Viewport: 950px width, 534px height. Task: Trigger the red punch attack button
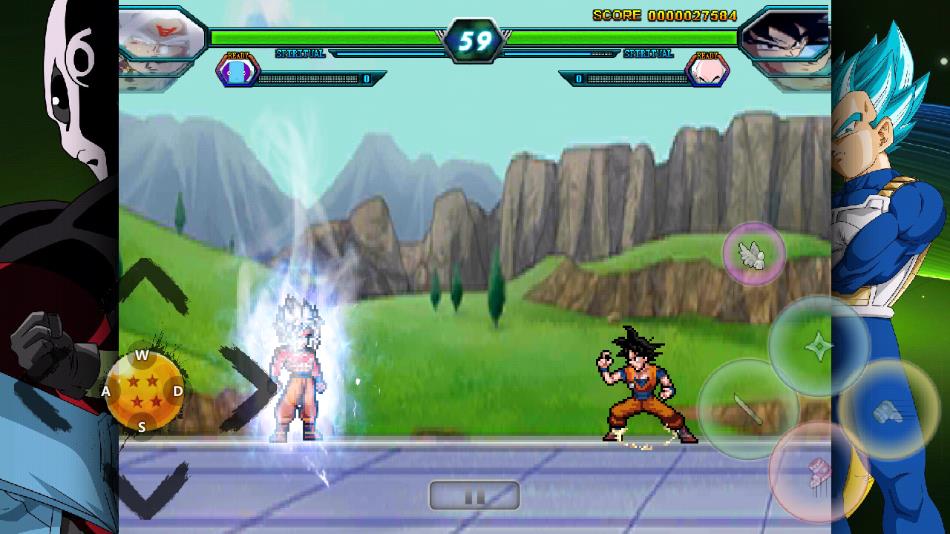pos(817,471)
